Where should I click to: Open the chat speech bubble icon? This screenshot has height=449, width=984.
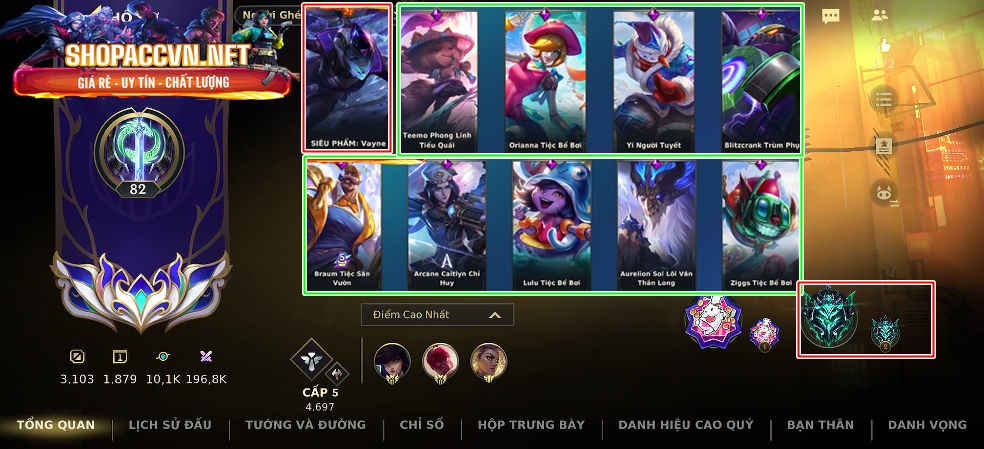point(831,16)
